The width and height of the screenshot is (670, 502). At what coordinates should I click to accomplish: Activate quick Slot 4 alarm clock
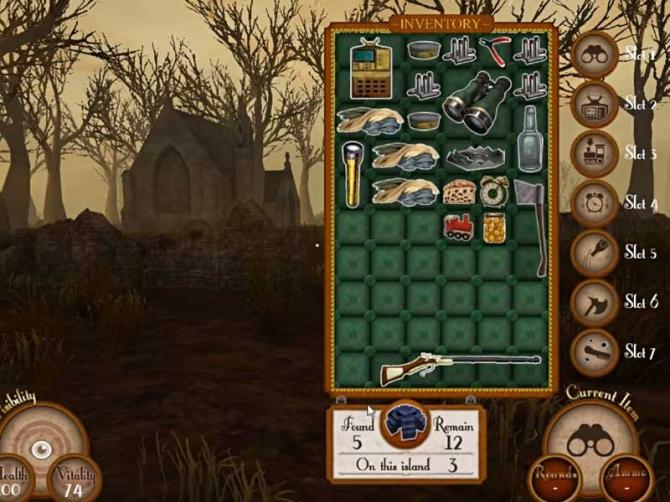(594, 202)
